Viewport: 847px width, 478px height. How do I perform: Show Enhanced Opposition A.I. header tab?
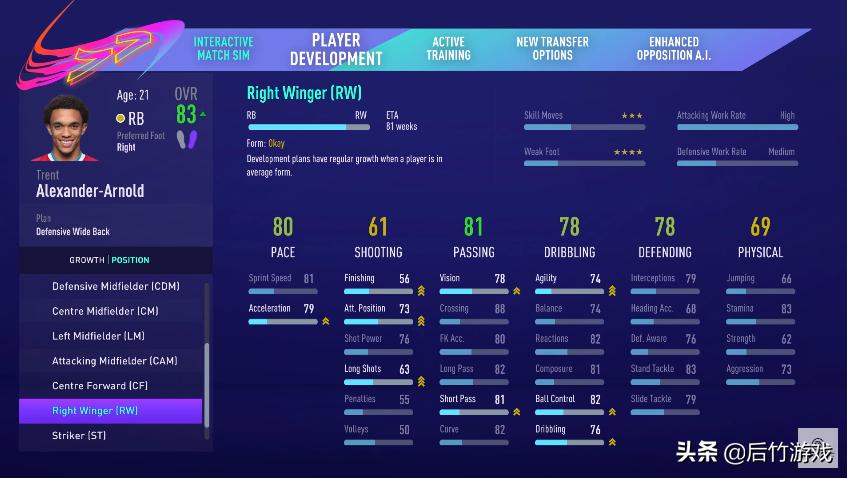(x=674, y=49)
